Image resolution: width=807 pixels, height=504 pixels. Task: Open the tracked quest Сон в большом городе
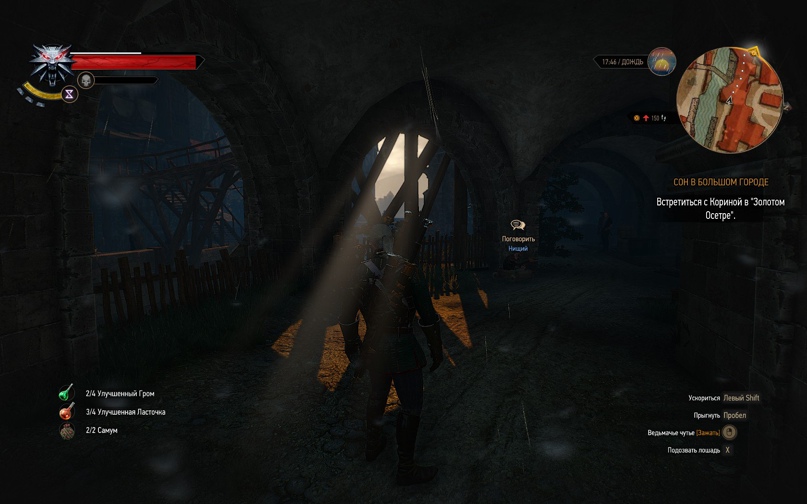720,183
